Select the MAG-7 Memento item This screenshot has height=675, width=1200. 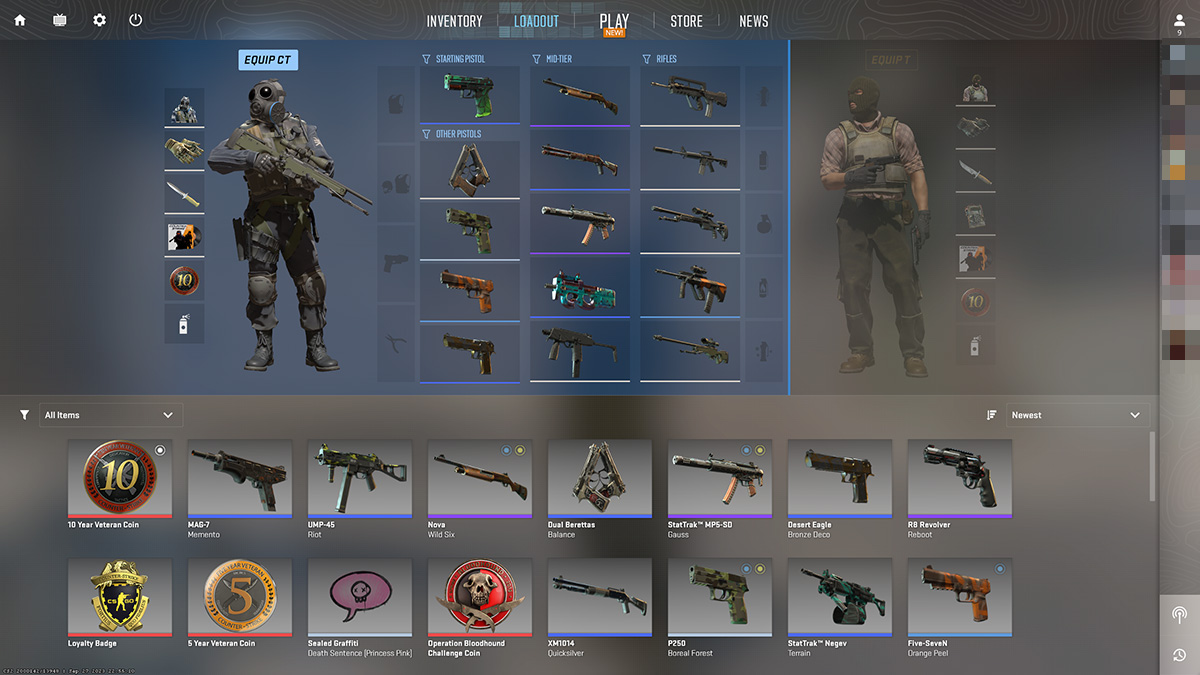[x=240, y=479]
